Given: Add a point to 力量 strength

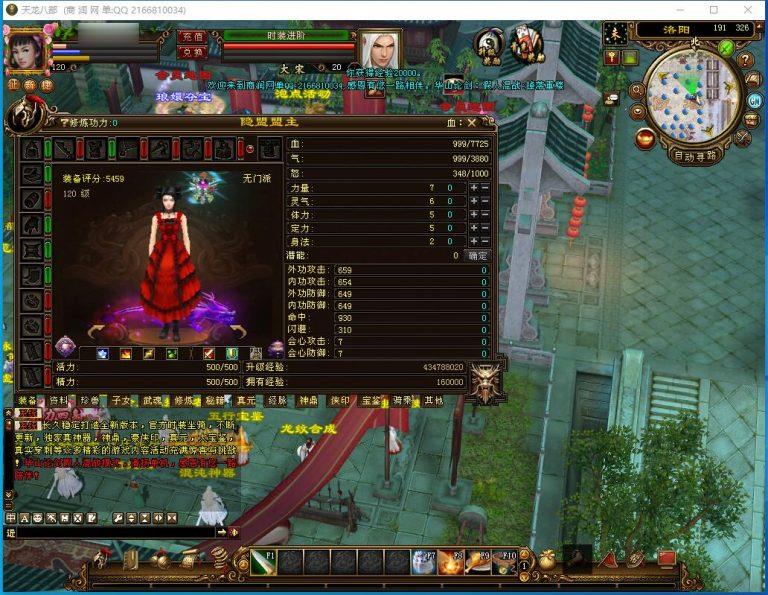Looking at the screenshot, I should (472, 187).
